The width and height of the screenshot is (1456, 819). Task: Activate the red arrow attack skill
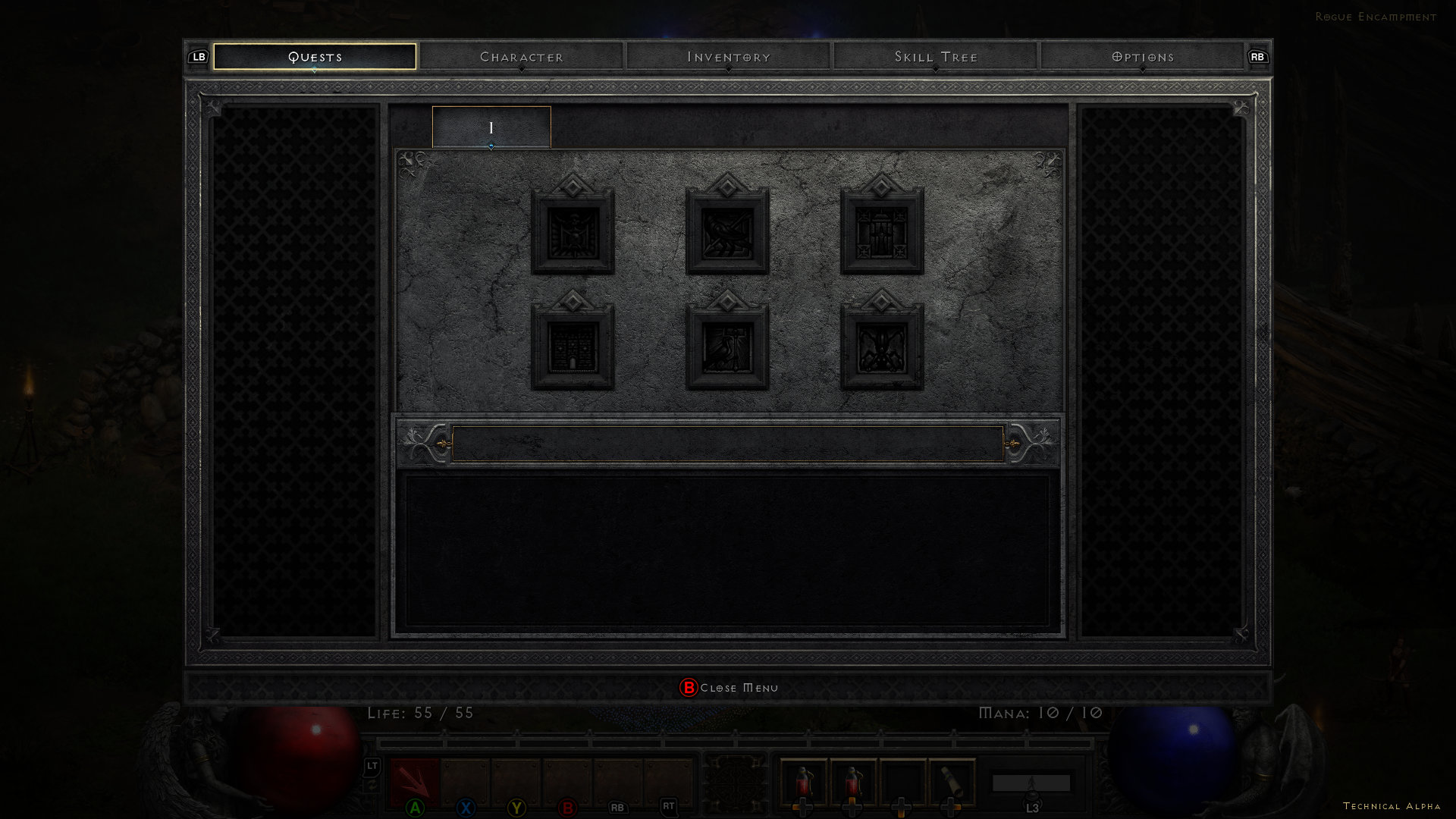[415, 781]
